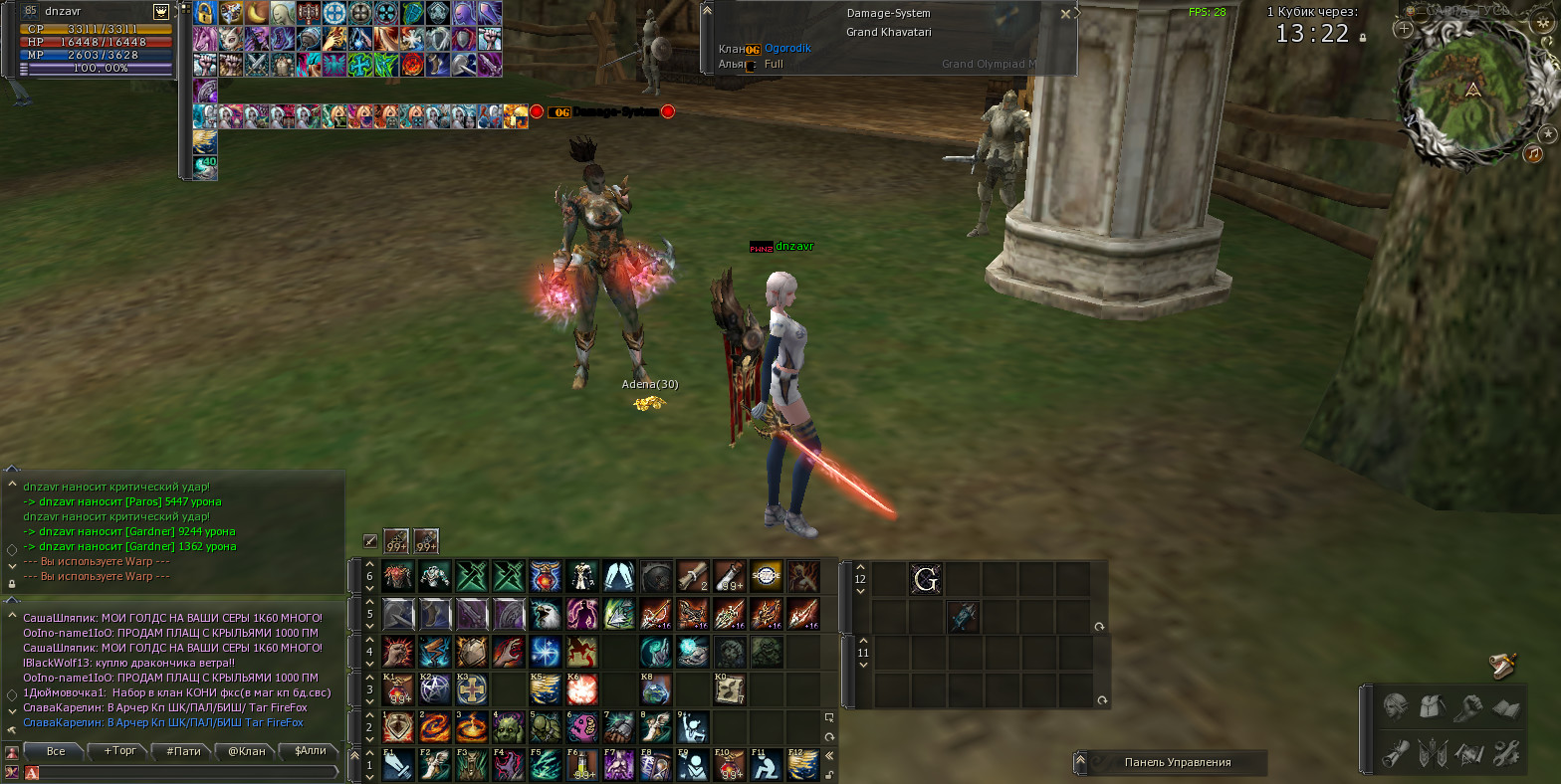
Task: Open the skills book icon
Action: click(1506, 707)
